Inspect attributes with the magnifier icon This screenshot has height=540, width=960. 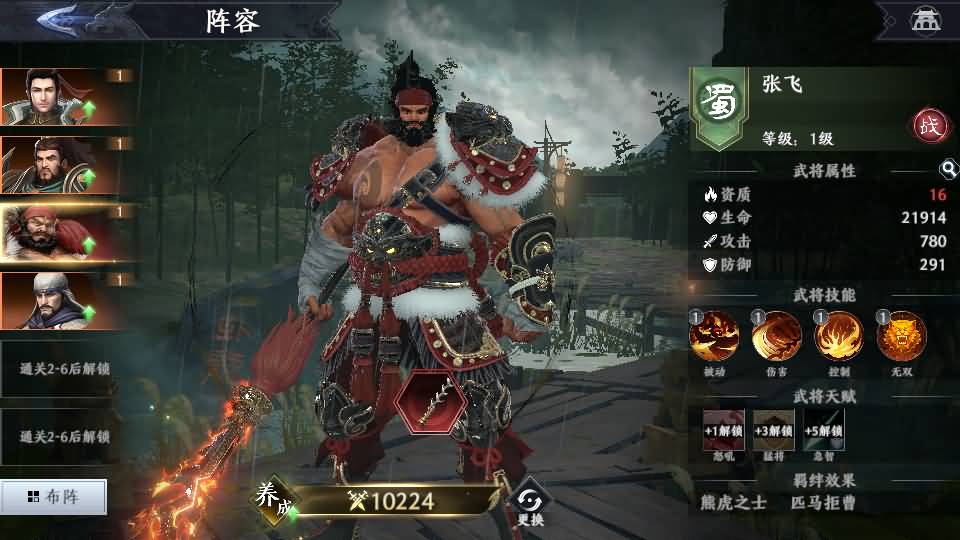(x=947, y=170)
